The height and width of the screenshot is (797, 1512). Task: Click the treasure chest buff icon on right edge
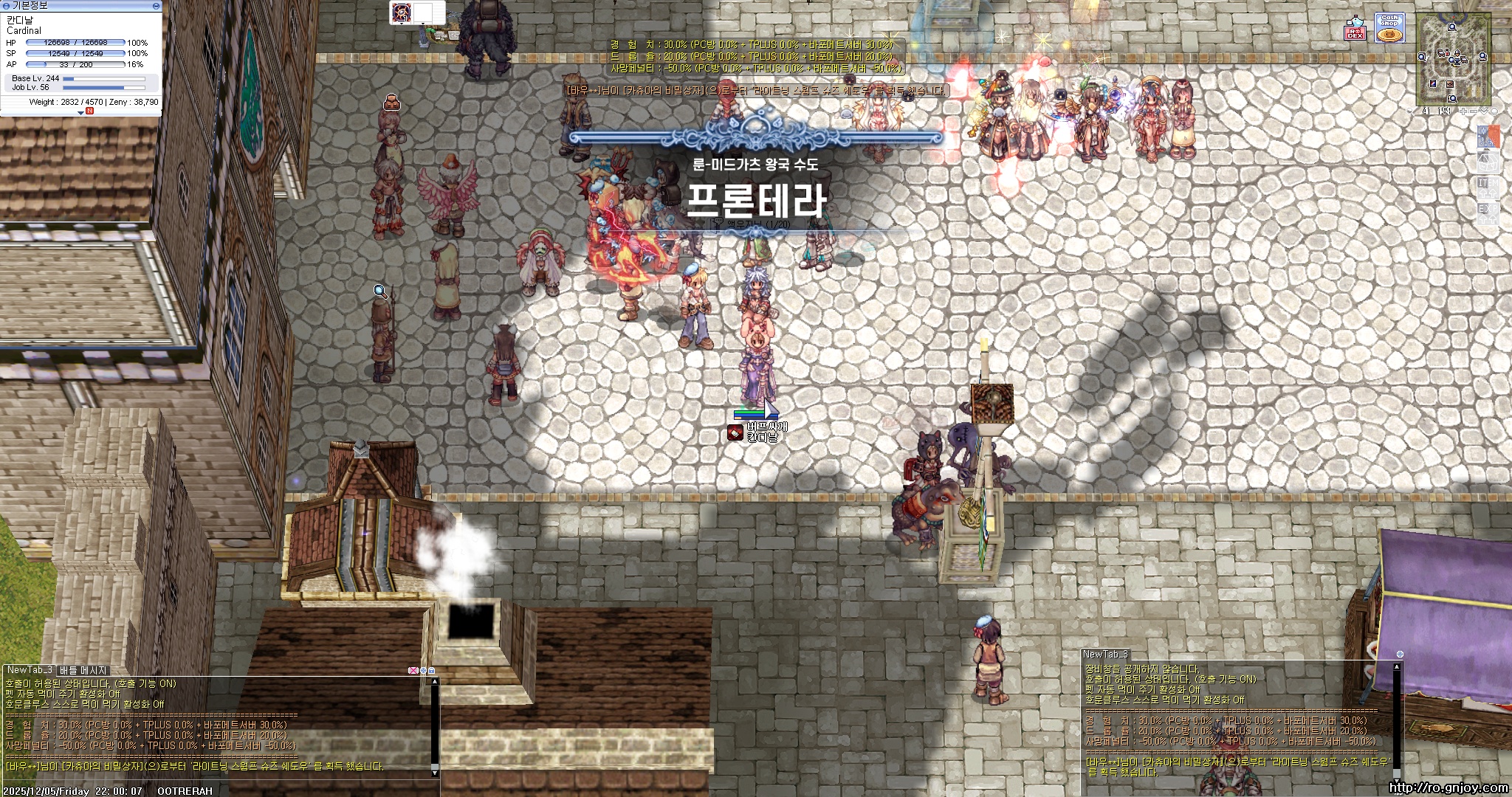tap(1488, 162)
